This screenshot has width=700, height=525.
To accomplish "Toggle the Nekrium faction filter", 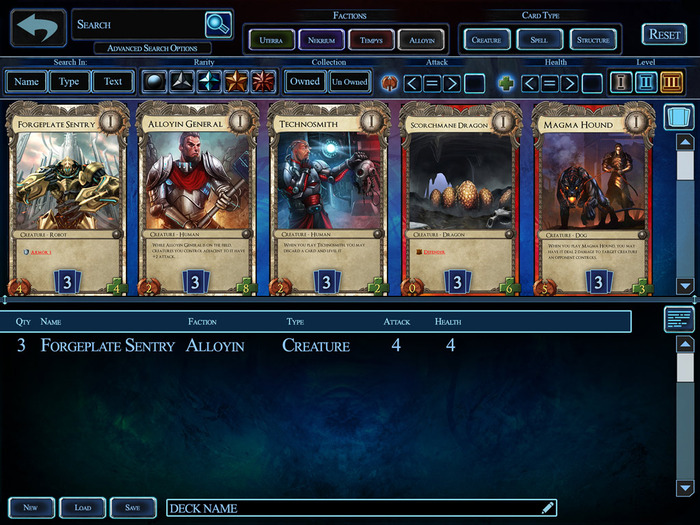I will point(321,40).
